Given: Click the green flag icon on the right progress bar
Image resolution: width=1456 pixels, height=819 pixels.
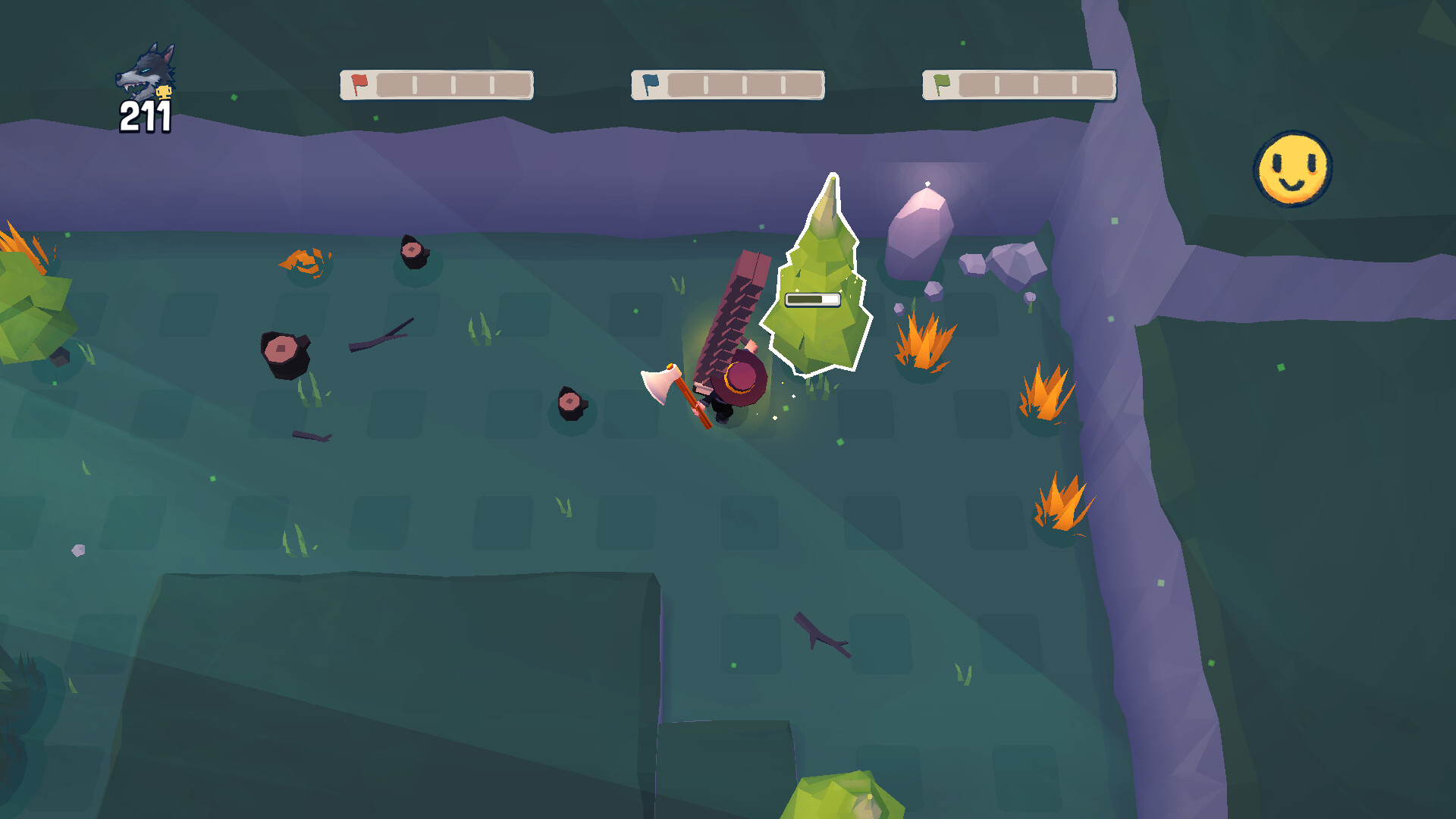Looking at the screenshot, I should 943,83.
